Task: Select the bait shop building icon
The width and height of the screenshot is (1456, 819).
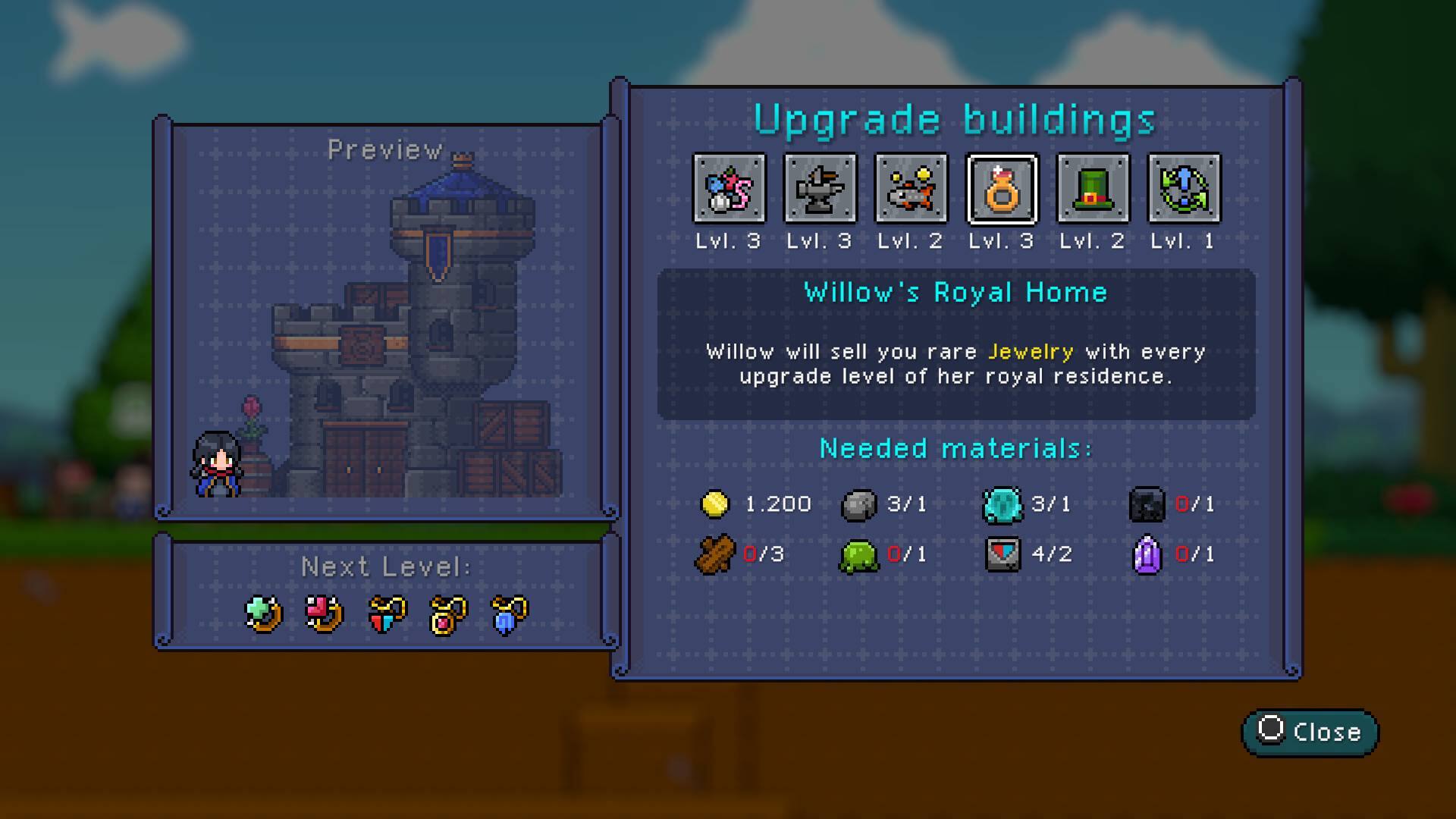Action: pos(730,189)
